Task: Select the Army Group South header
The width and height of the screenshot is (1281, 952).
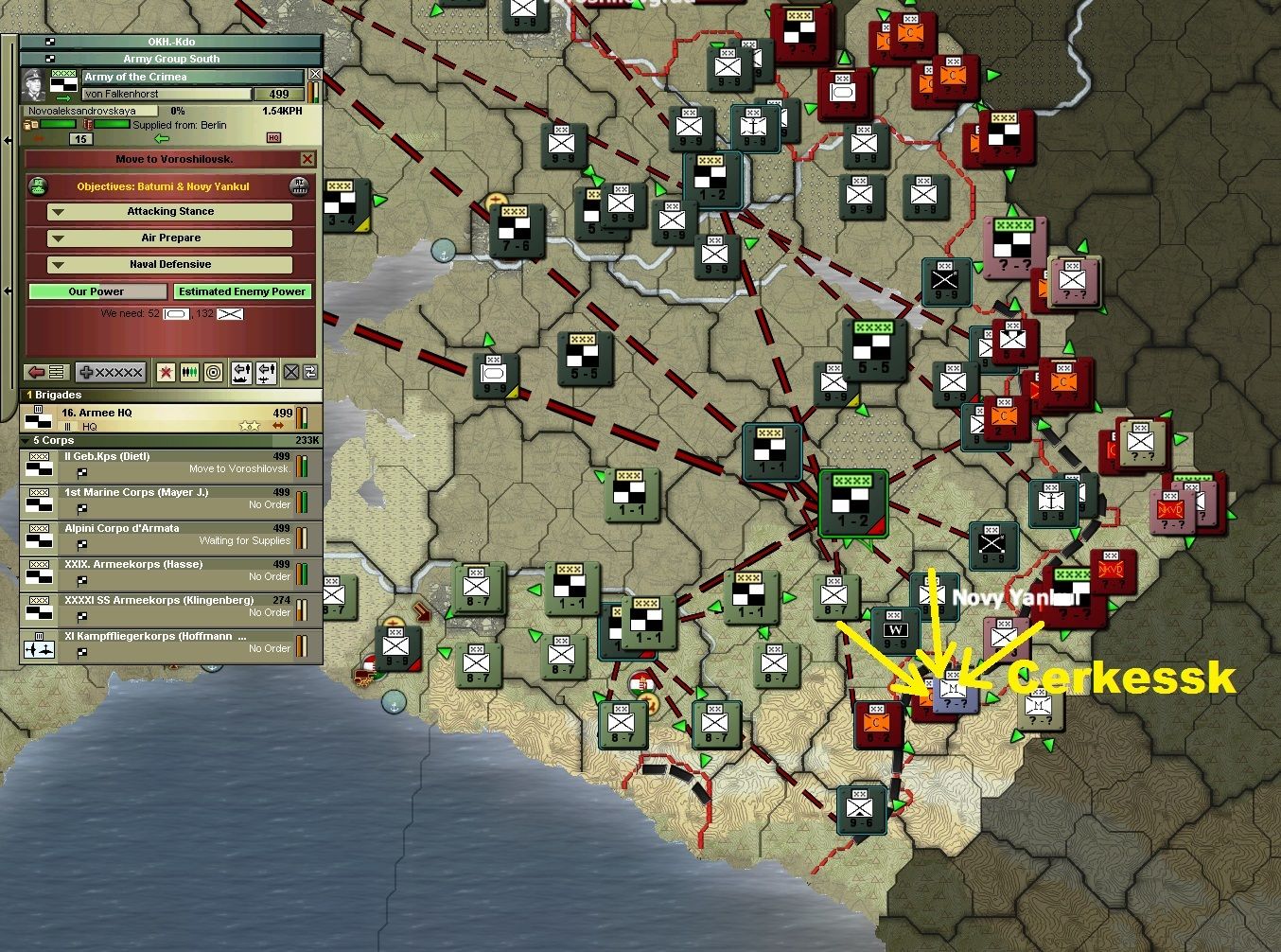Action: tap(170, 58)
